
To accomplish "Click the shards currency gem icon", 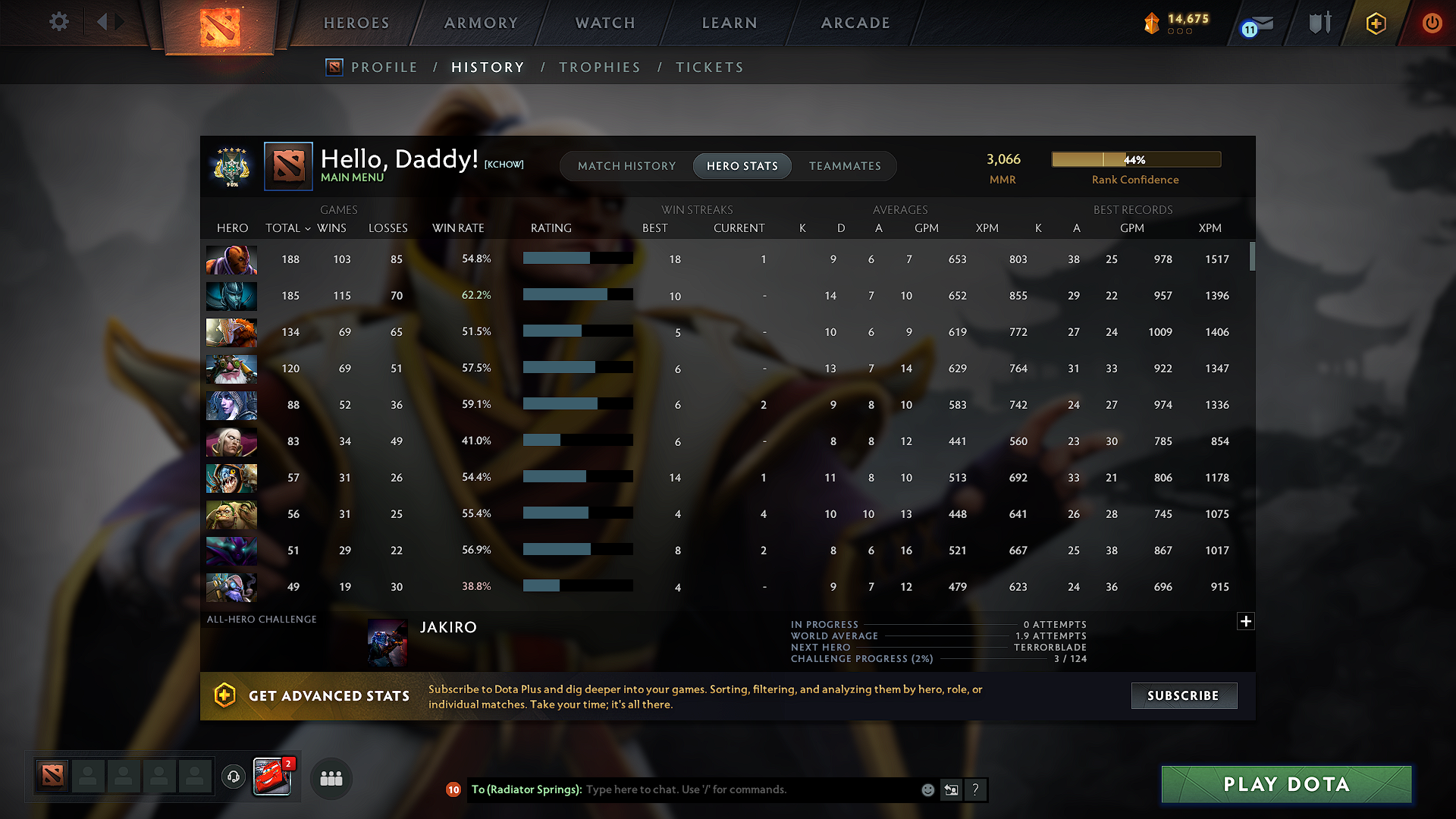I will [1151, 23].
